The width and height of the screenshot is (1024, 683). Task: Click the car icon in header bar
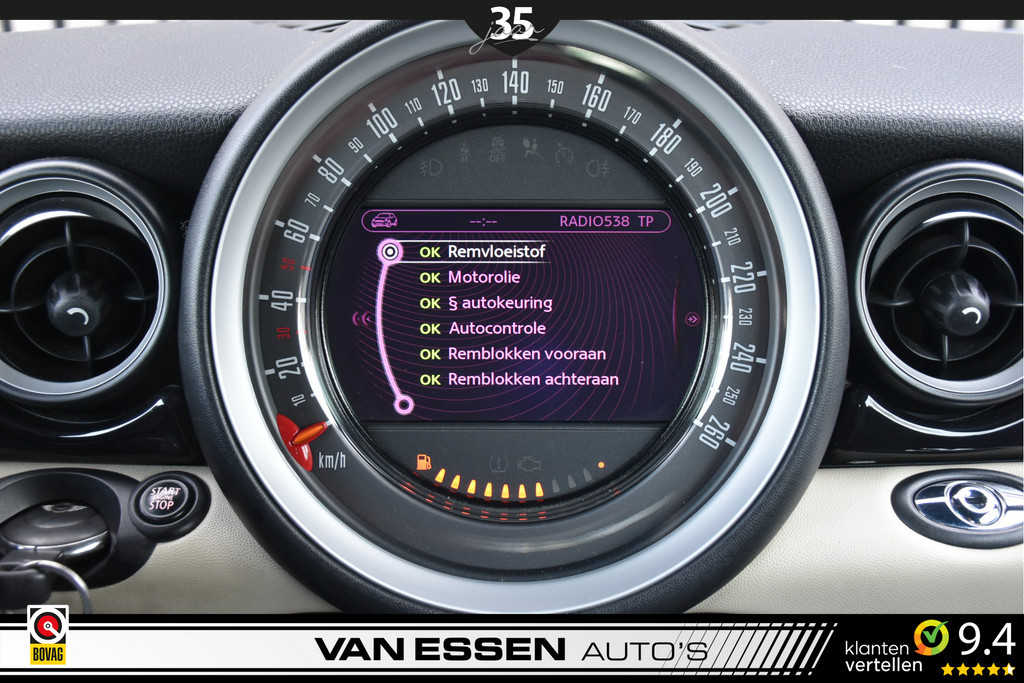click(x=384, y=221)
